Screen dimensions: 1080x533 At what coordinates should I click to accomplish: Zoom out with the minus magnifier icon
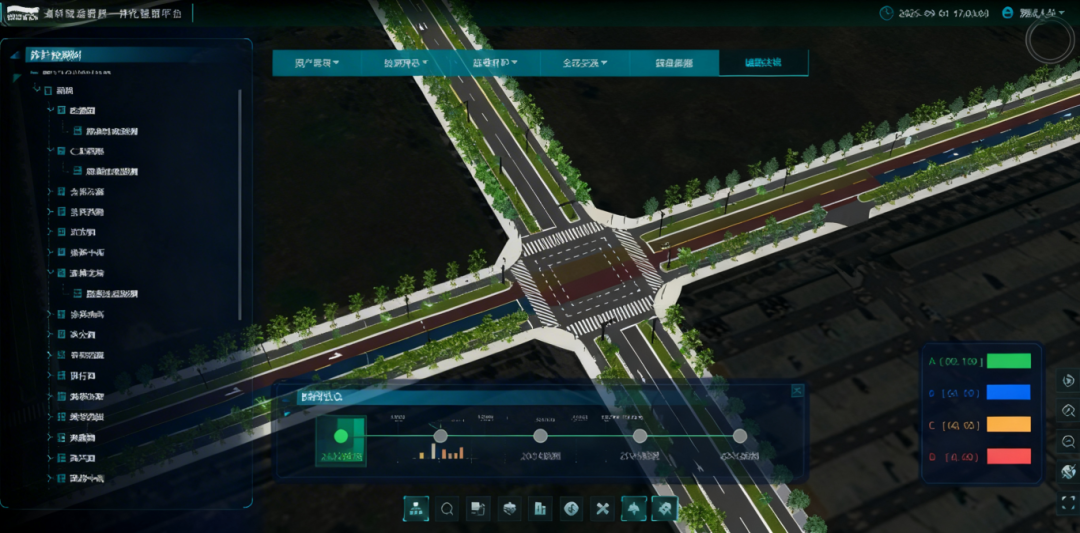pos(1068,441)
